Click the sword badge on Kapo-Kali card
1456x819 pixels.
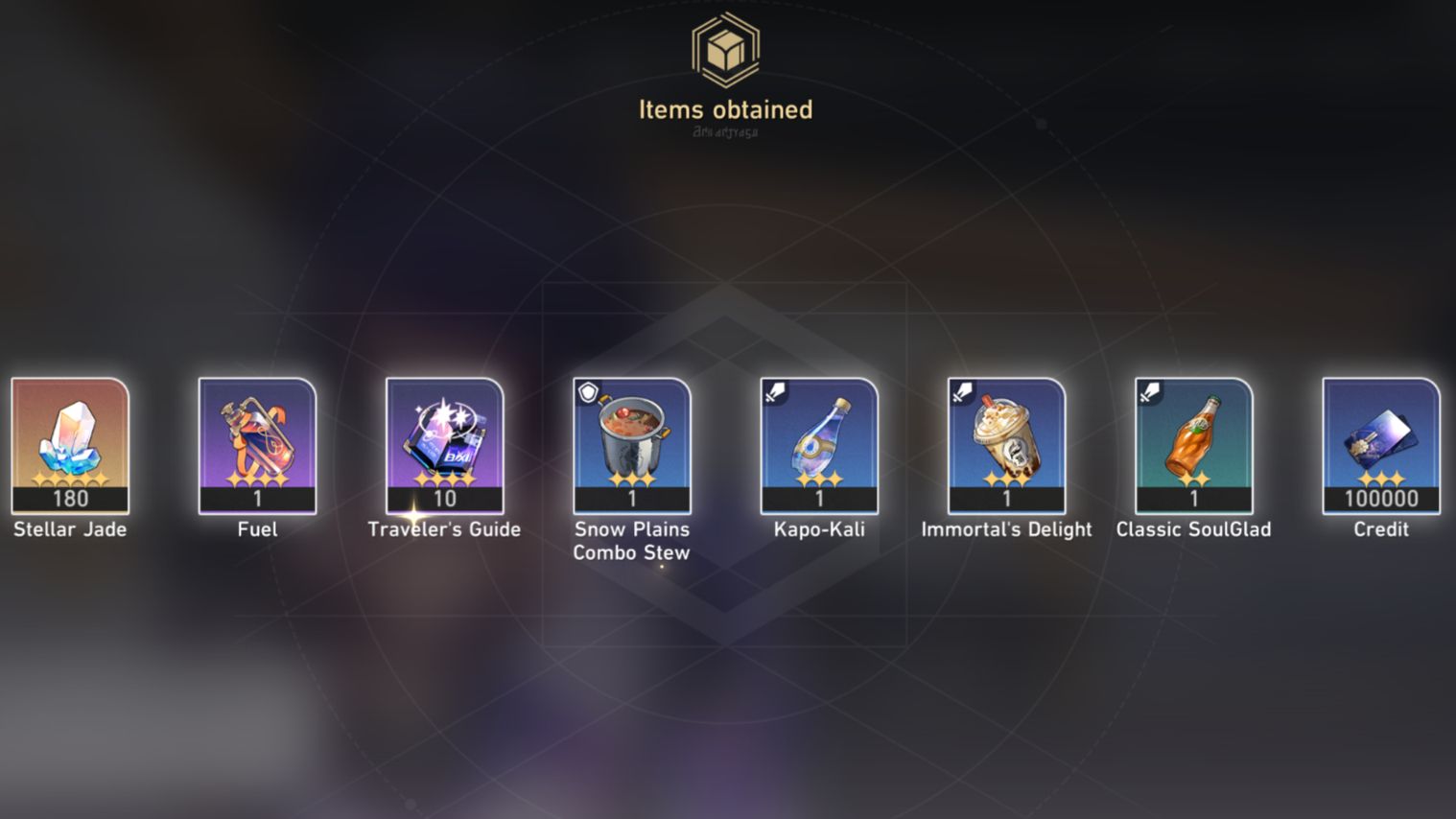click(776, 390)
